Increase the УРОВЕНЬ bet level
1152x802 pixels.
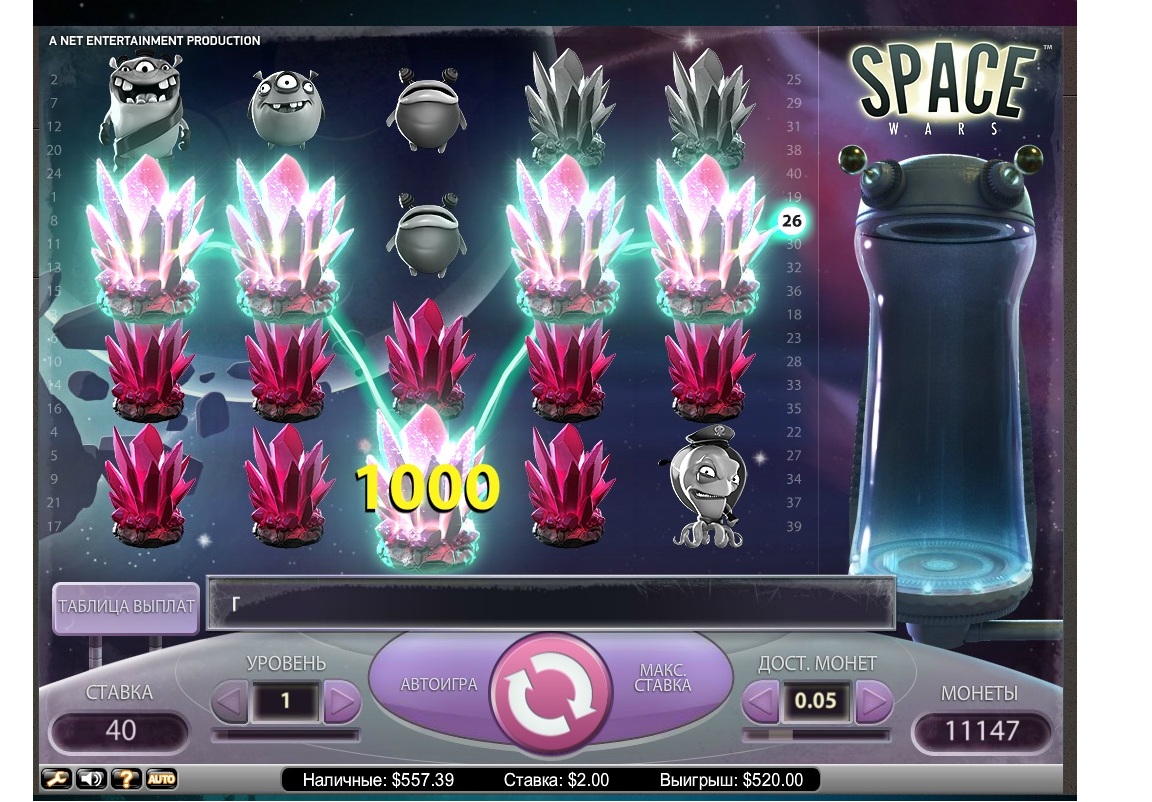tap(342, 702)
